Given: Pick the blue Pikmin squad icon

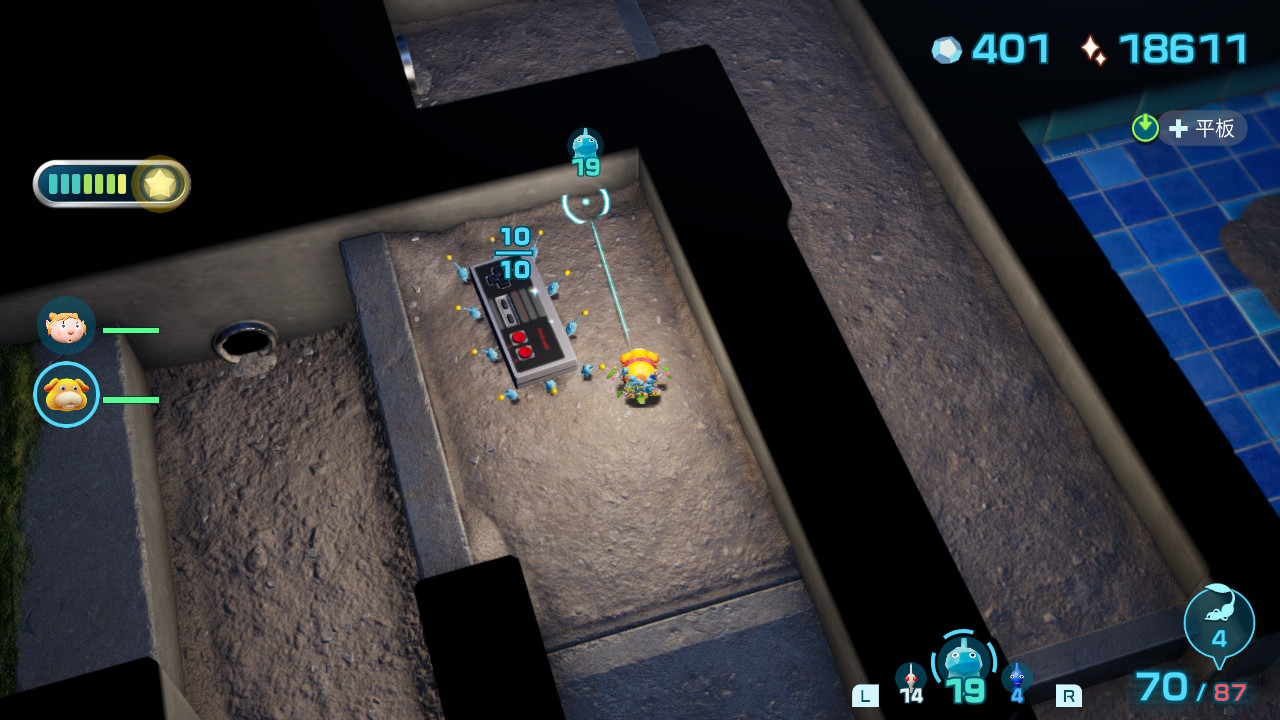Looking at the screenshot, I should 1016,679.
